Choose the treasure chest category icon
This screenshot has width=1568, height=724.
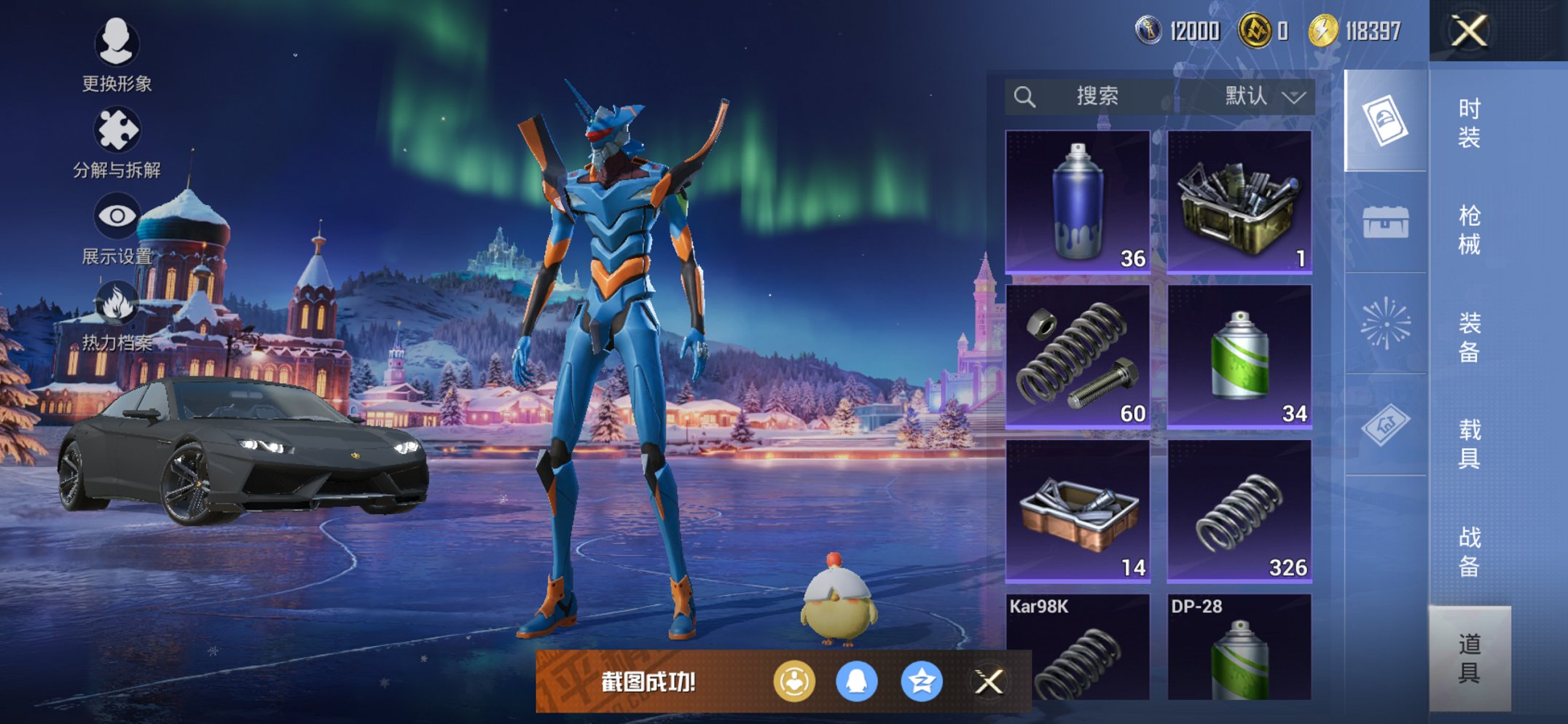(x=1385, y=221)
